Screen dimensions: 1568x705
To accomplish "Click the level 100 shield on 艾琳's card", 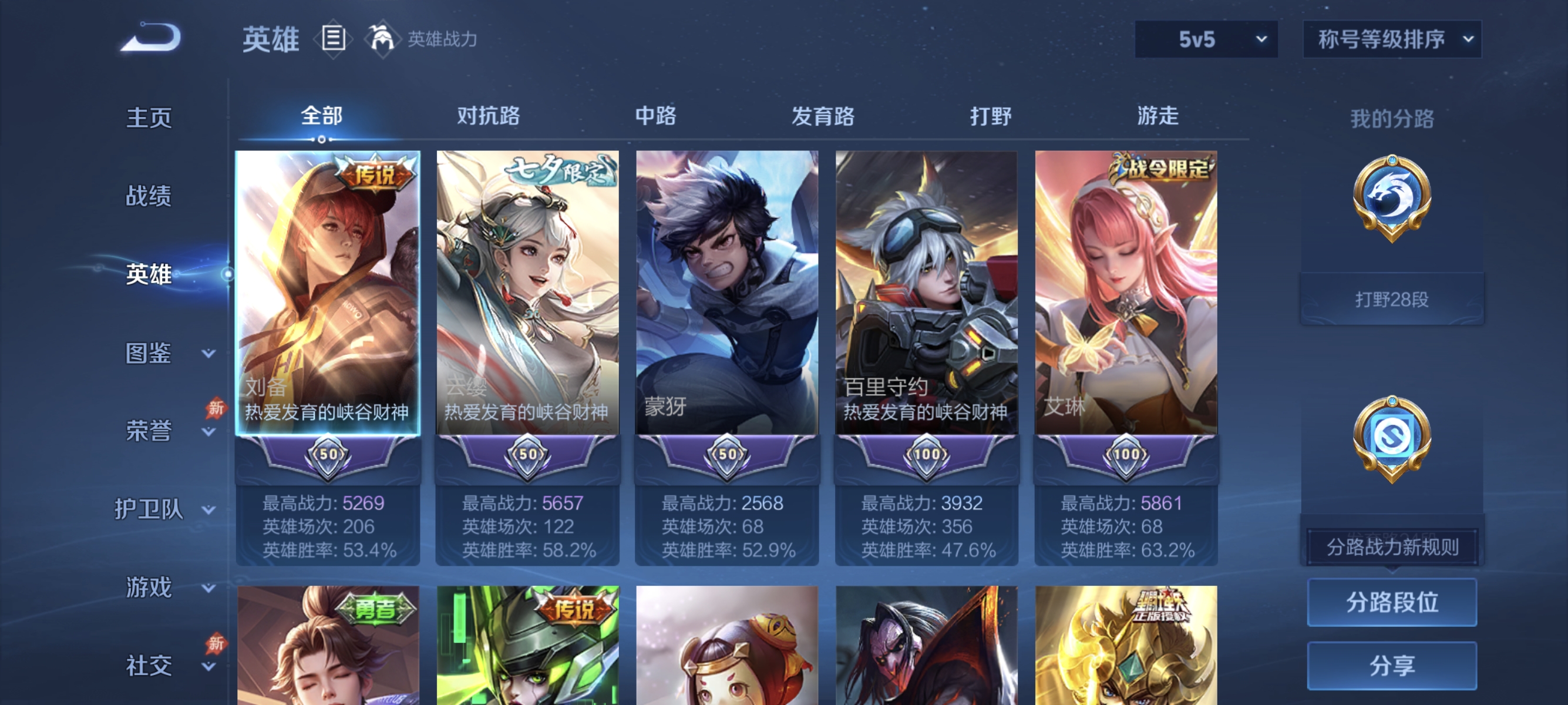I will (1125, 454).
